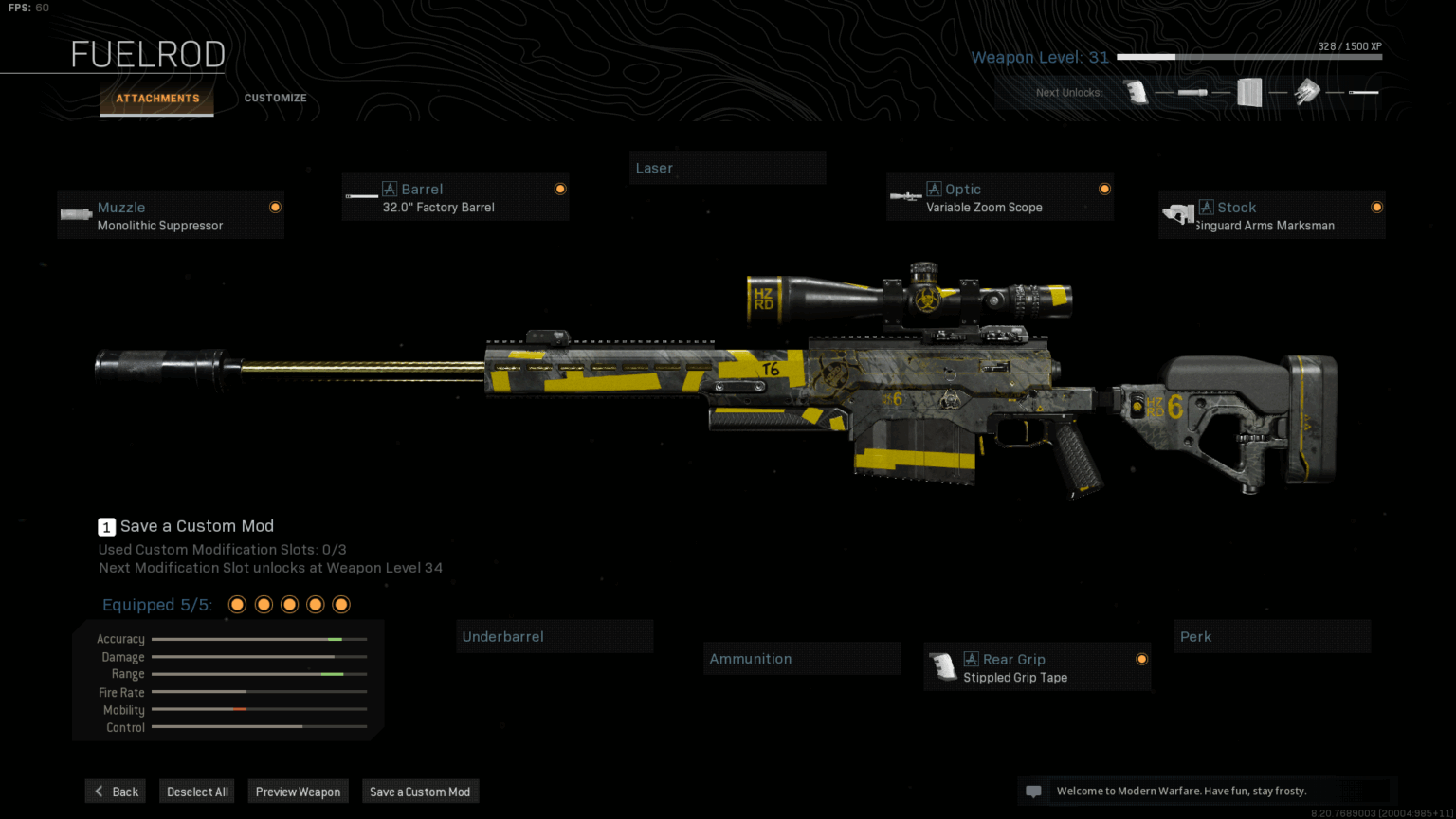Image resolution: width=1456 pixels, height=819 pixels.
Task: Choose the empty Underbarrel slot
Action: click(x=555, y=636)
